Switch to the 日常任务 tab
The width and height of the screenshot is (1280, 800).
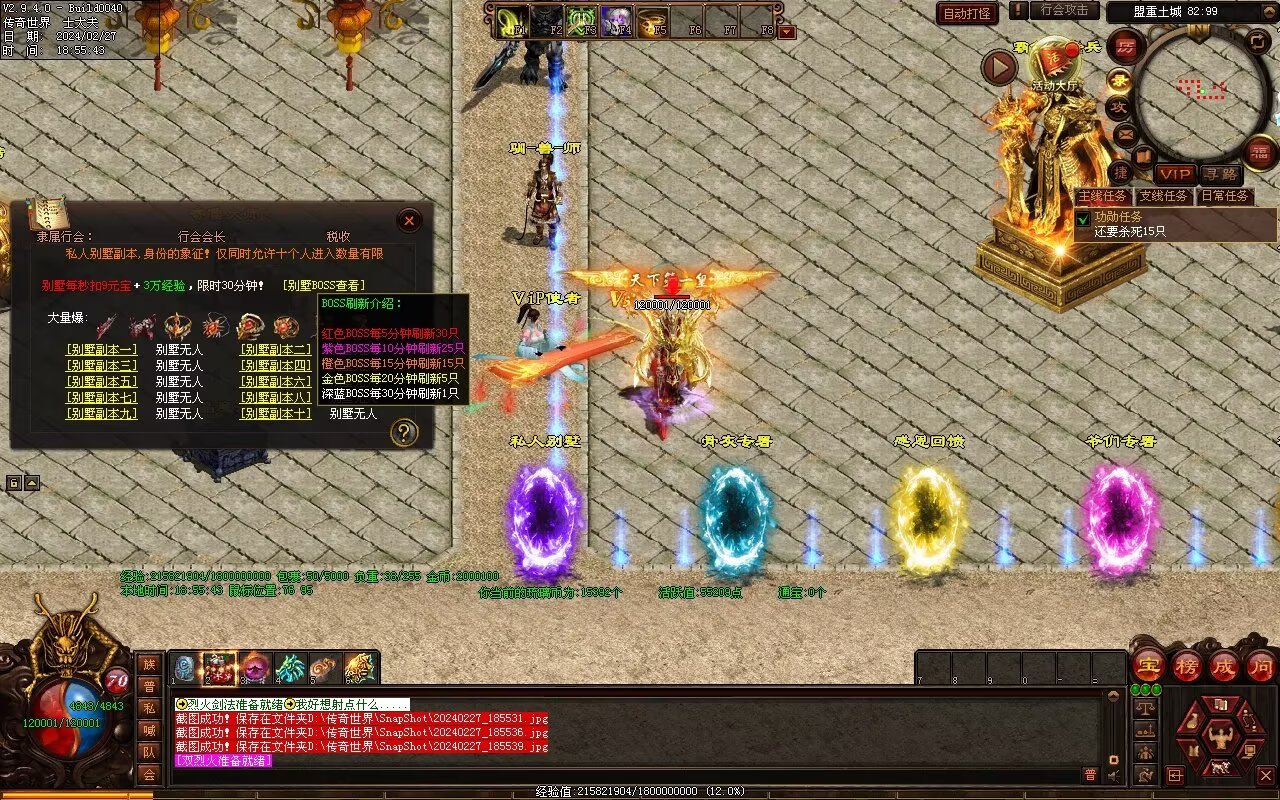[x=1225, y=196]
